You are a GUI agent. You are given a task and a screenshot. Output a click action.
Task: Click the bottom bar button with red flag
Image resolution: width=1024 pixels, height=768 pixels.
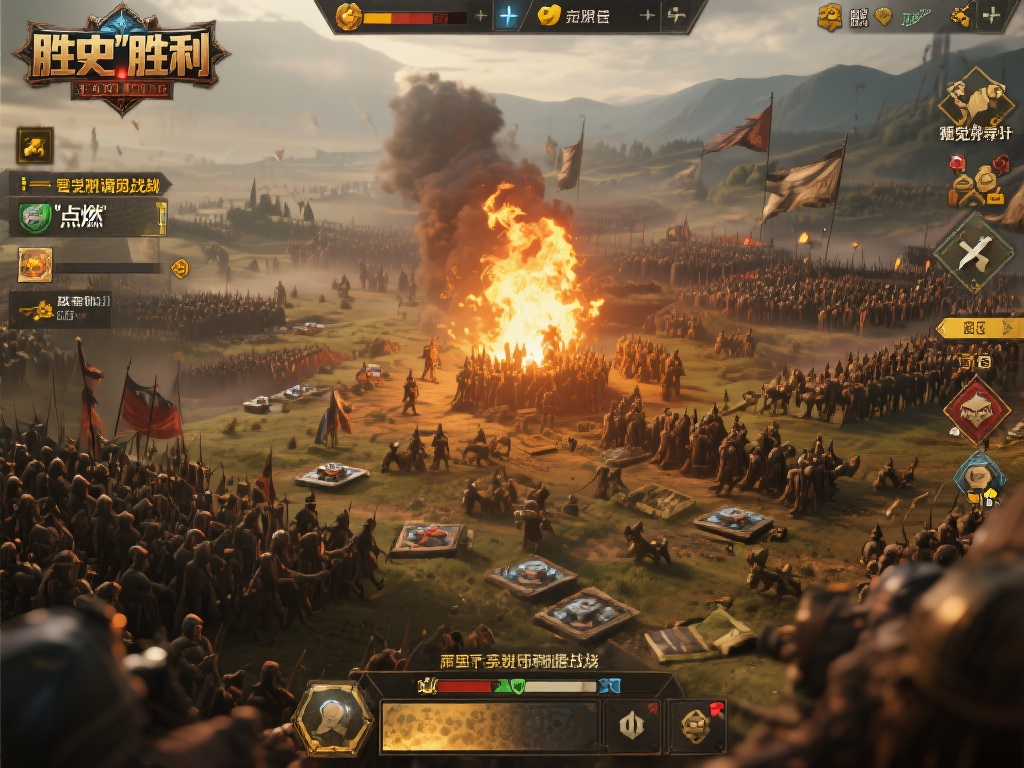(x=696, y=725)
